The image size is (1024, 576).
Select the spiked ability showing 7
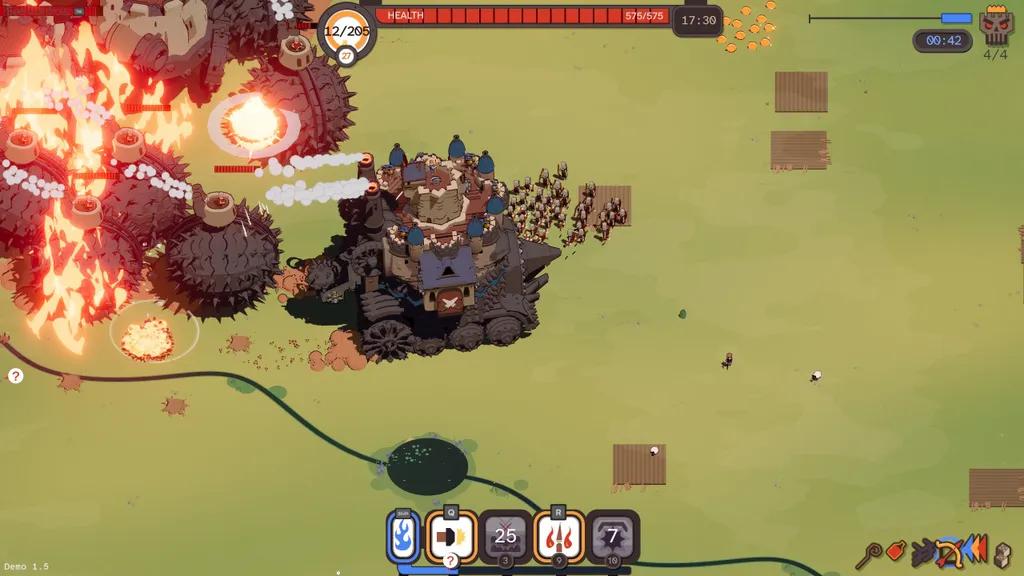[x=612, y=537]
